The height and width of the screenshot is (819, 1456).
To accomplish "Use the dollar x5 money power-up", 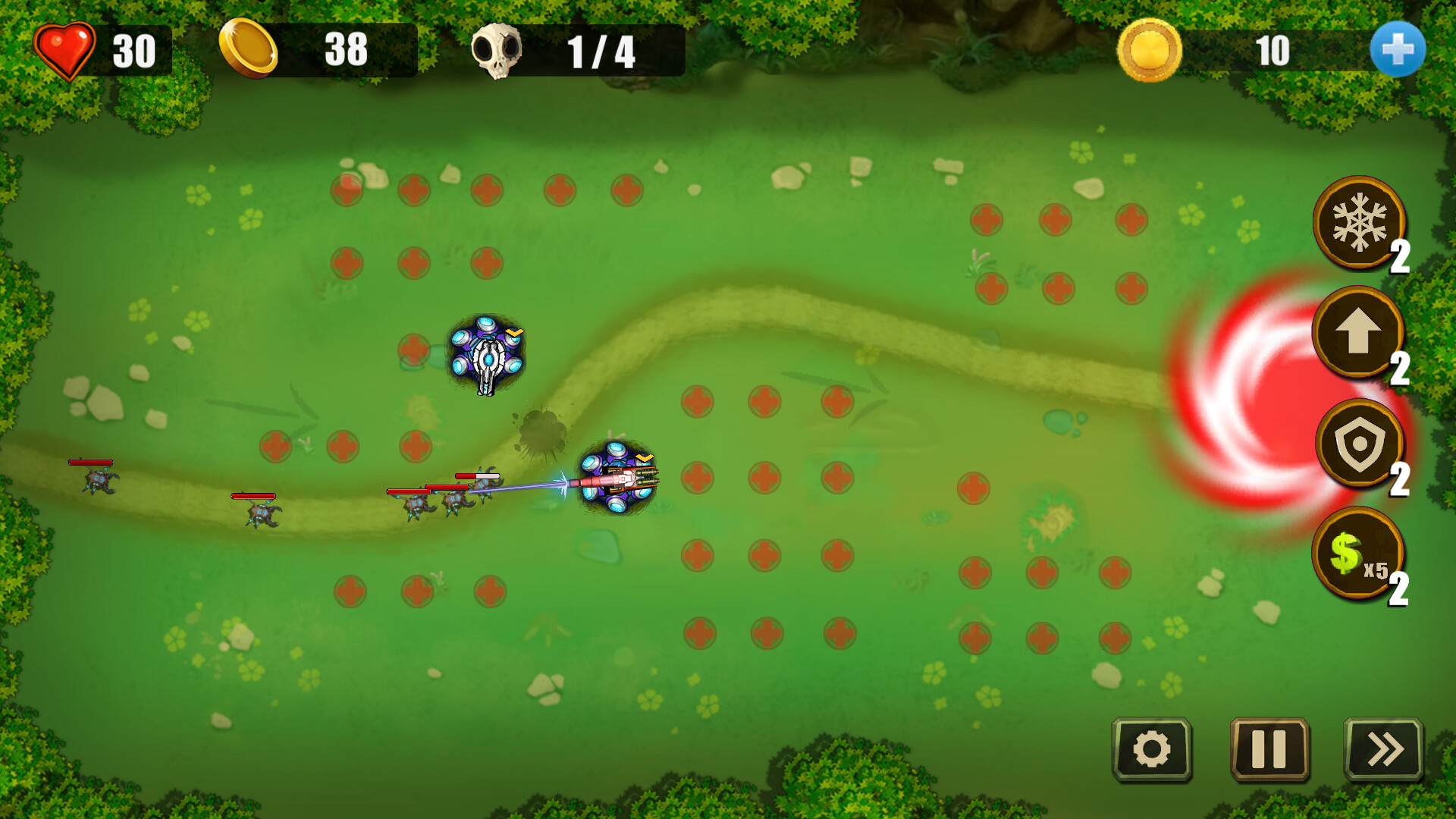I will click(1357, 553).
